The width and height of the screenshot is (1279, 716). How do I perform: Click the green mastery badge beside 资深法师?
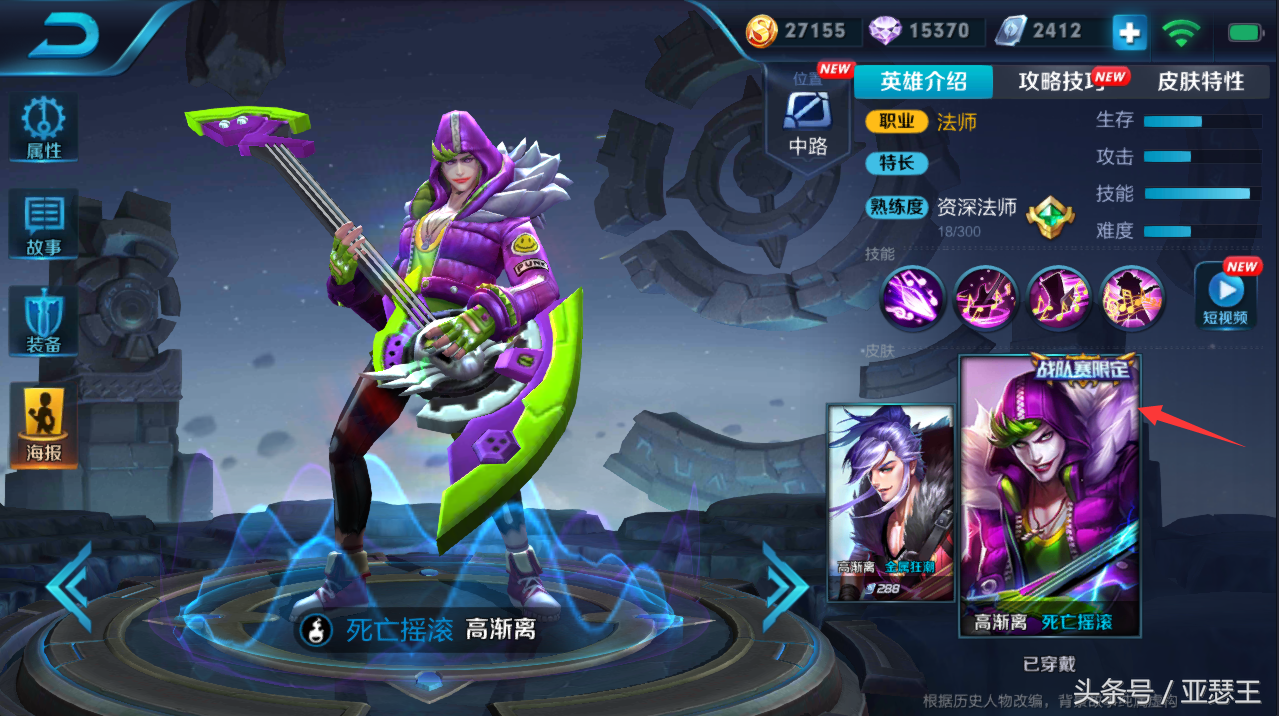click(x=1049, y=215)
